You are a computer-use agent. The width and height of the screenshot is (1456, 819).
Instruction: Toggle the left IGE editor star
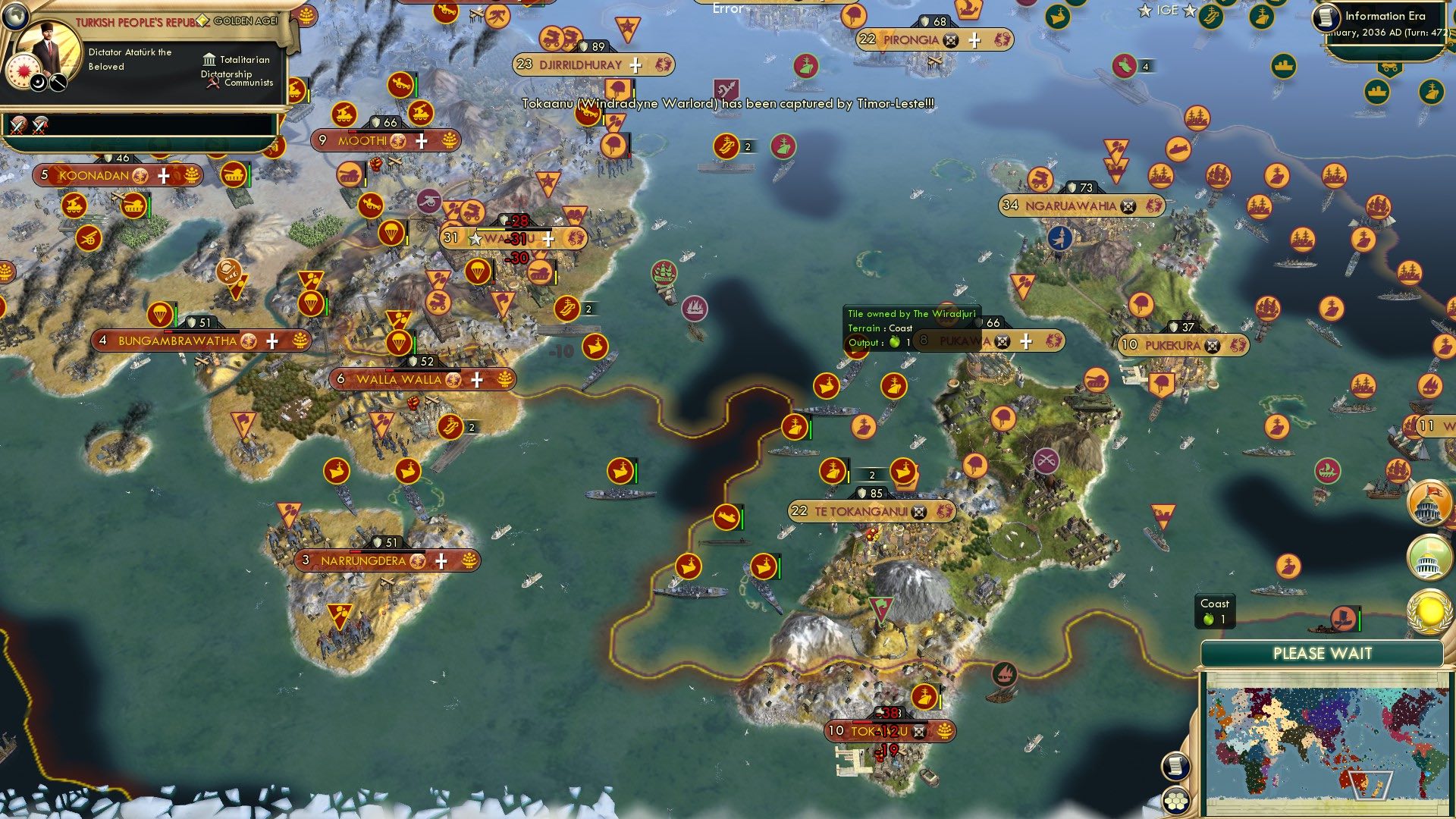pyautogui.click(x=1144, y=11)
